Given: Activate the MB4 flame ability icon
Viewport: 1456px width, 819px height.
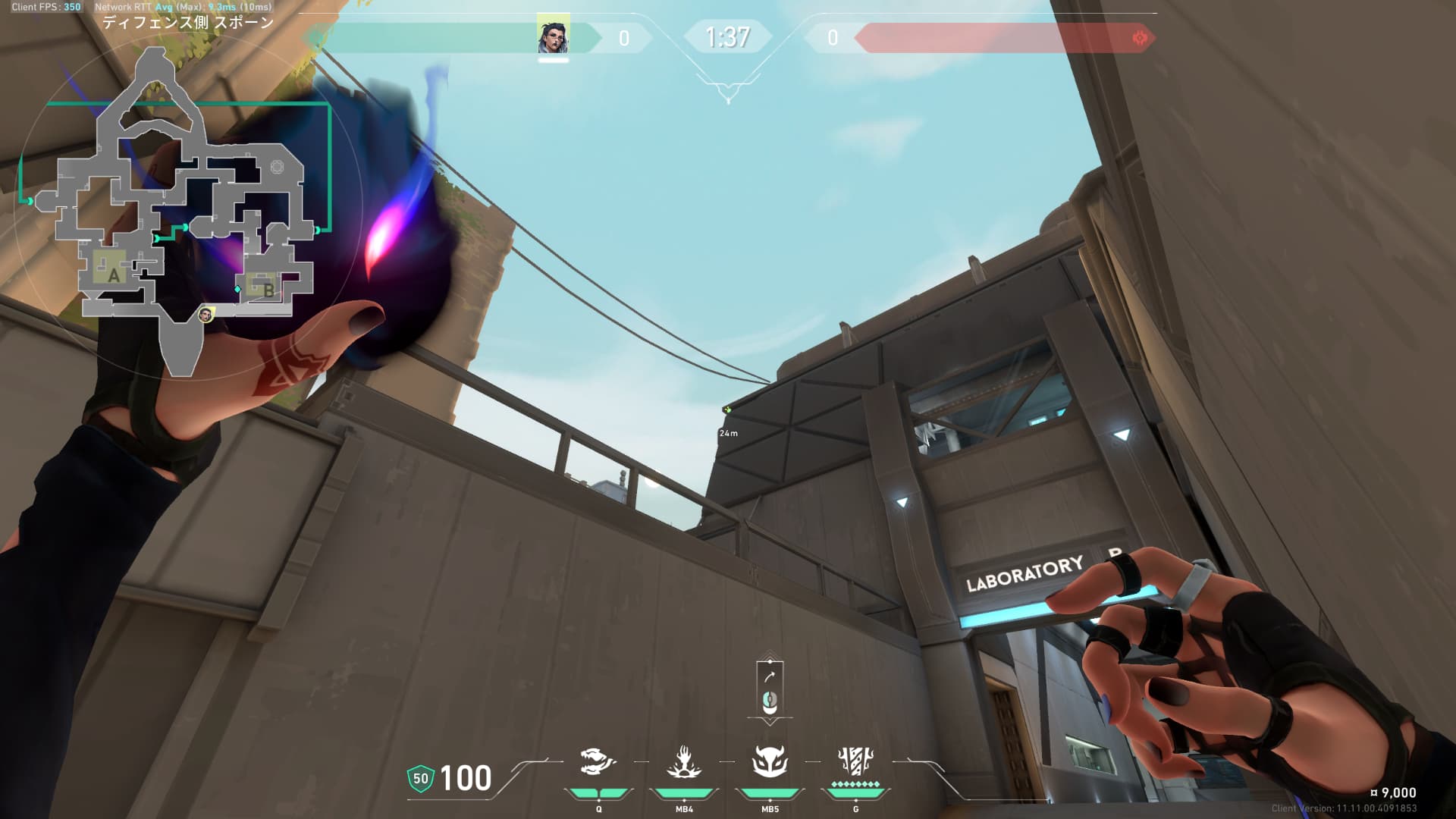Looking at the screenshot, I should tap(684, 763).
